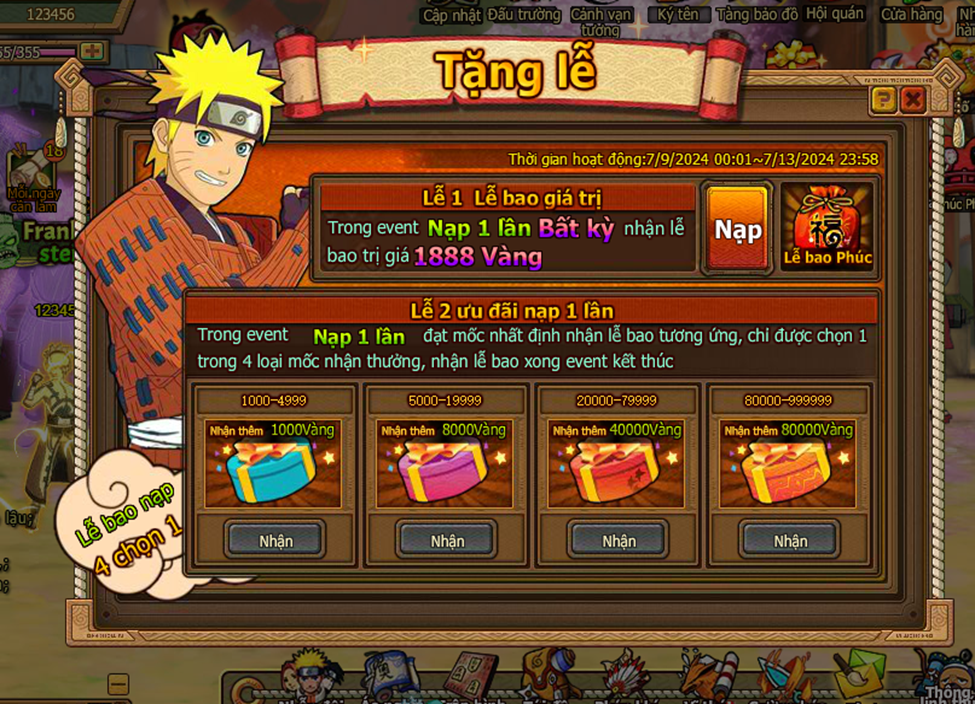Open the Đấu trường arena

[526, 14]
